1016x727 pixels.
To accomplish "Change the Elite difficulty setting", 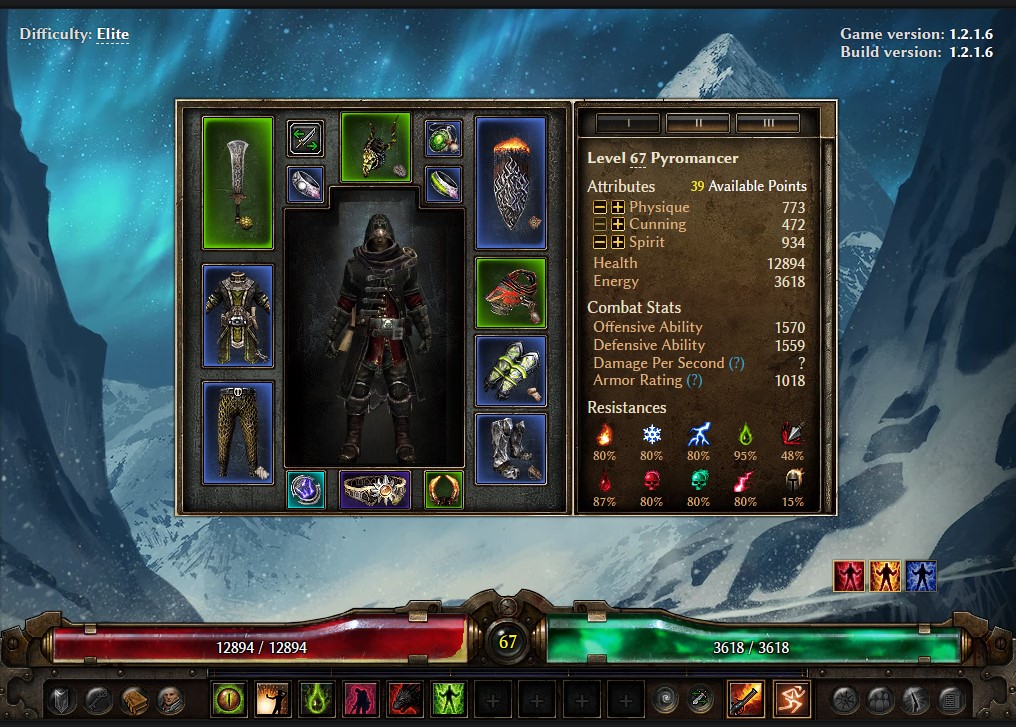I will [x=112, y=34].
